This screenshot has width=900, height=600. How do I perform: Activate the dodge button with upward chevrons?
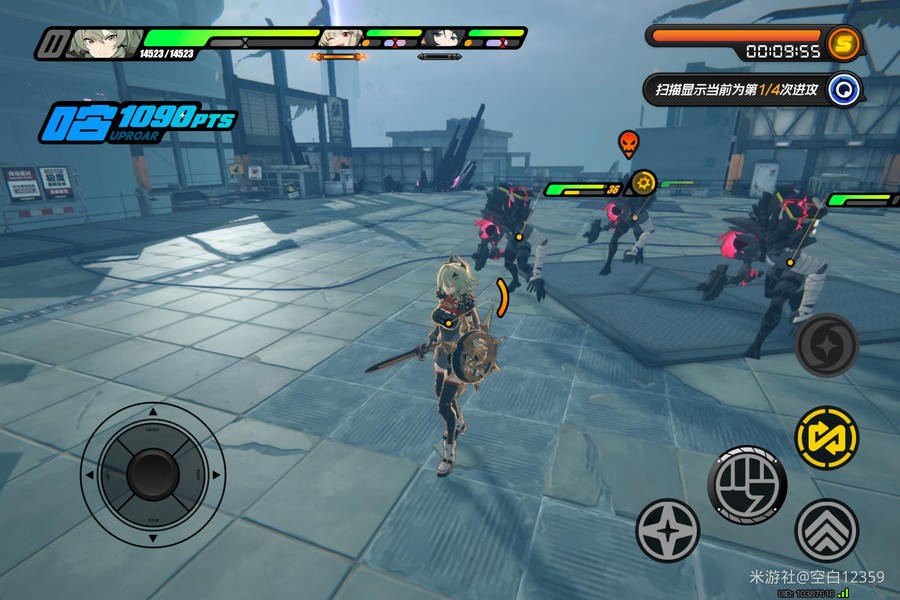826,530
